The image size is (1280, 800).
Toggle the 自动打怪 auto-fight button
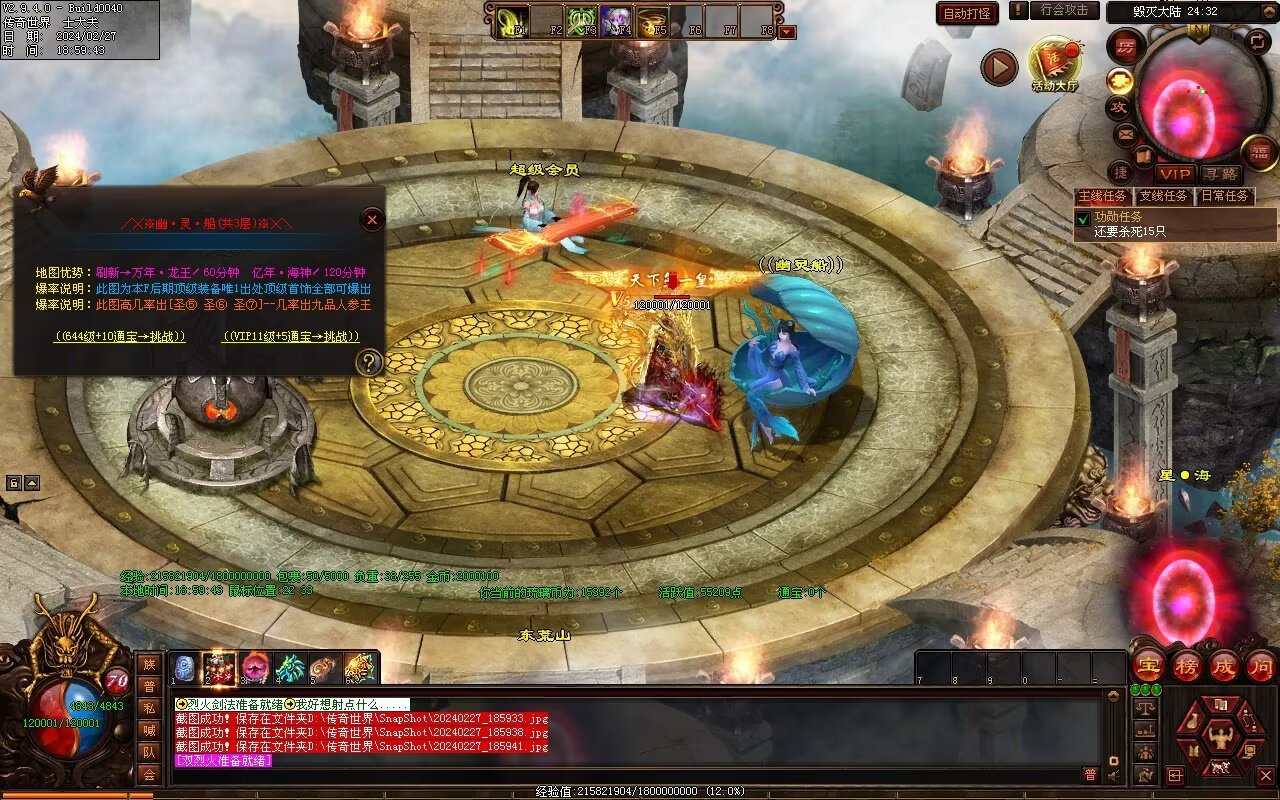(967, 13)
